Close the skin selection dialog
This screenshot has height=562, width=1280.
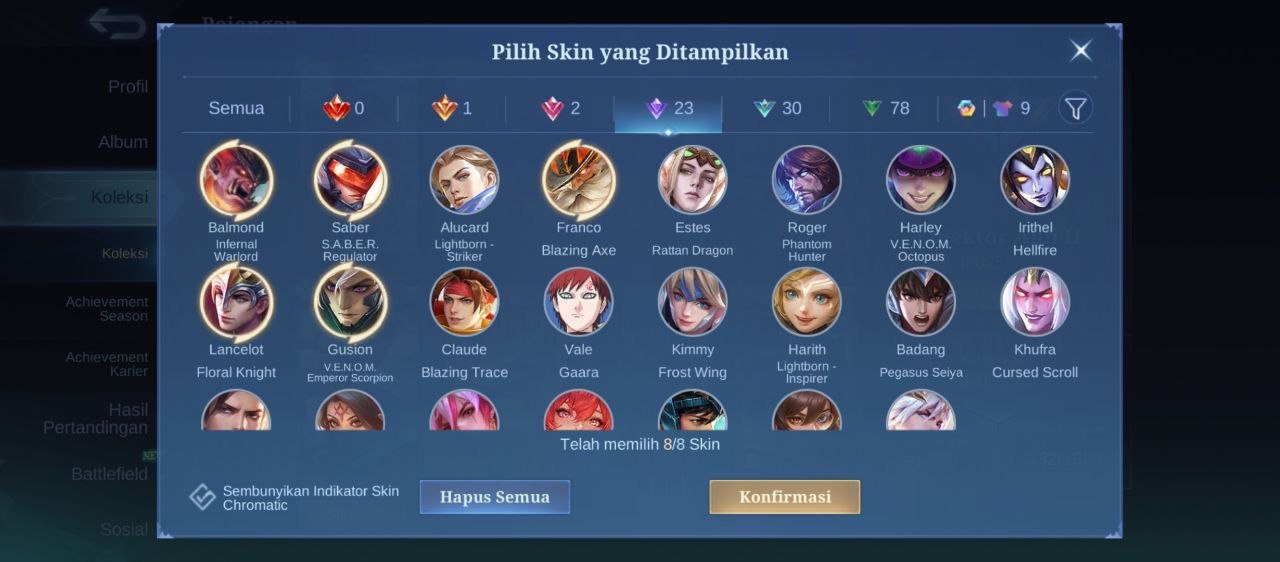[1080, 51]
